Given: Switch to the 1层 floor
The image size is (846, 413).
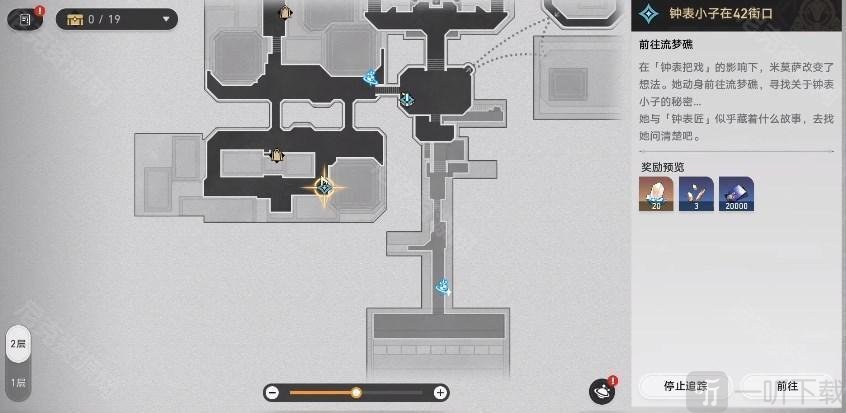Looking at the screenshot, I should pyautogui.click(x=18, y=382).
